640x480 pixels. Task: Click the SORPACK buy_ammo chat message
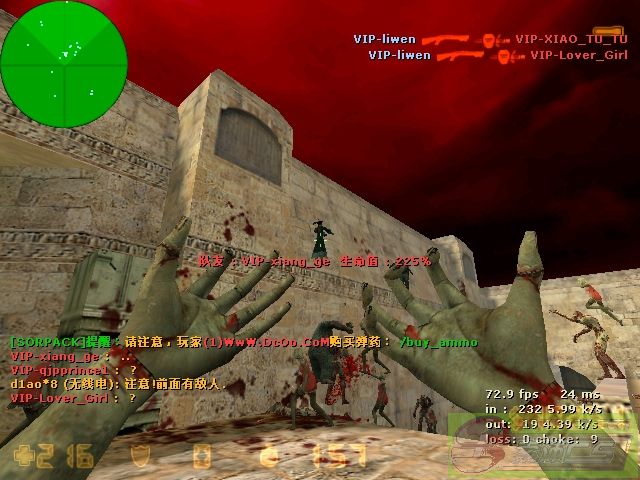tap(243, 342)
